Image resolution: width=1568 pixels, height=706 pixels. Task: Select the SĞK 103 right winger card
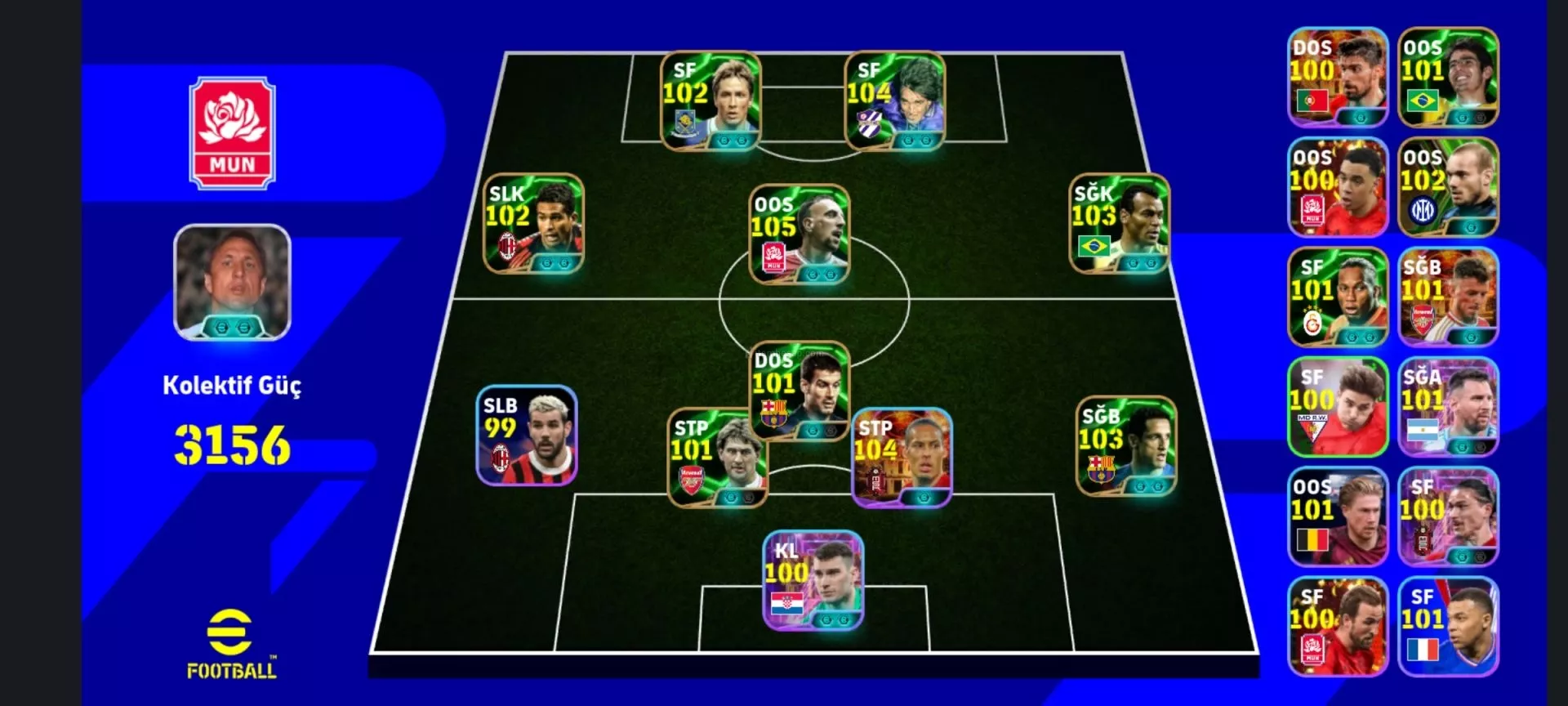[x=1119, y=223]
